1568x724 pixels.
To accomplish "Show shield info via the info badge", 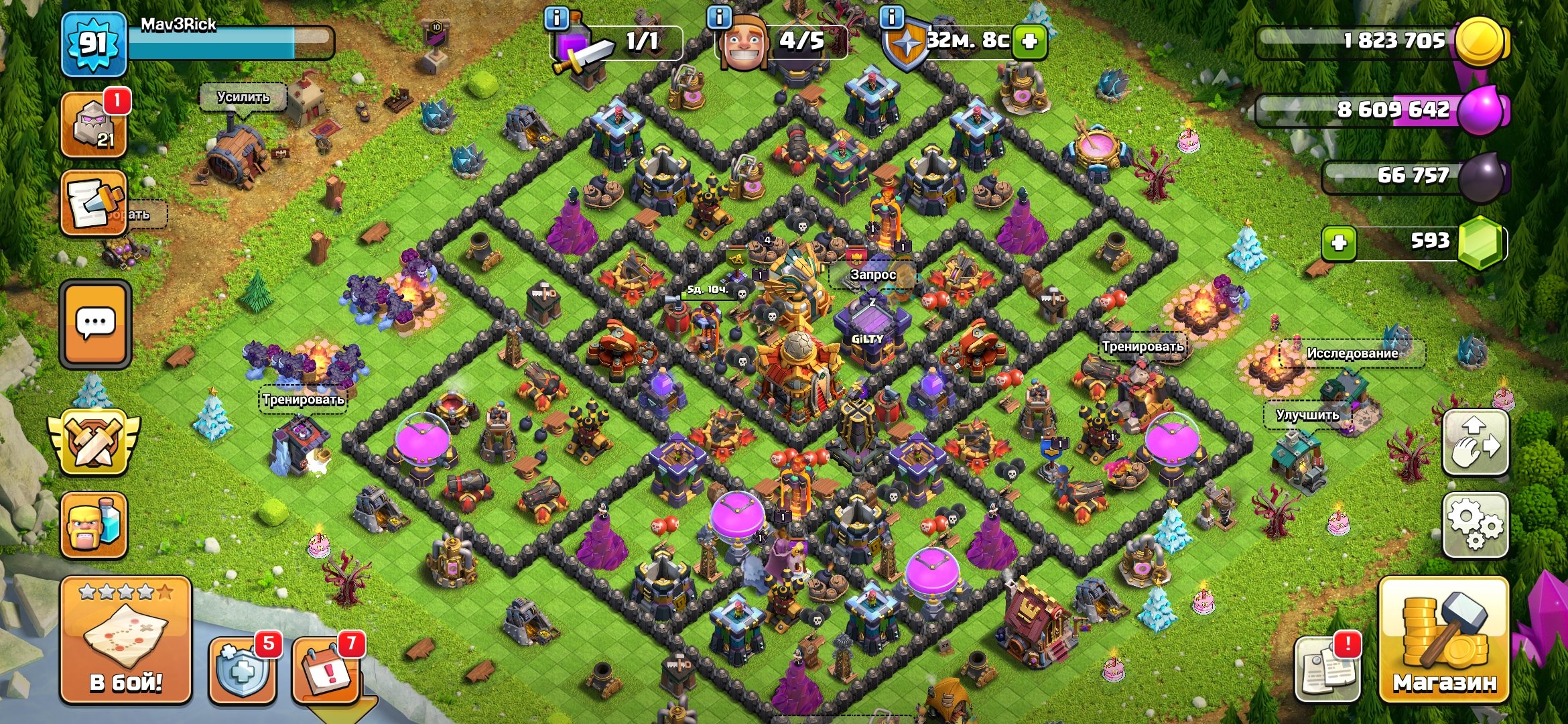I will (x=891, y=17).
